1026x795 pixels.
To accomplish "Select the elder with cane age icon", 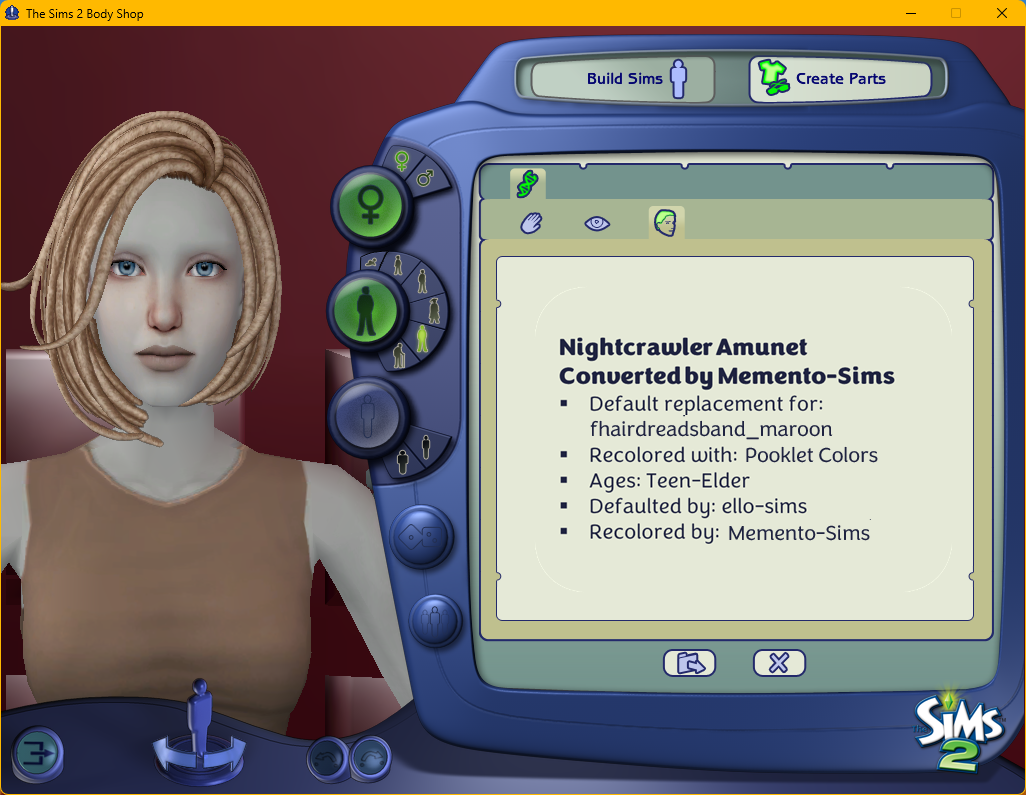I will click(399, 353).
